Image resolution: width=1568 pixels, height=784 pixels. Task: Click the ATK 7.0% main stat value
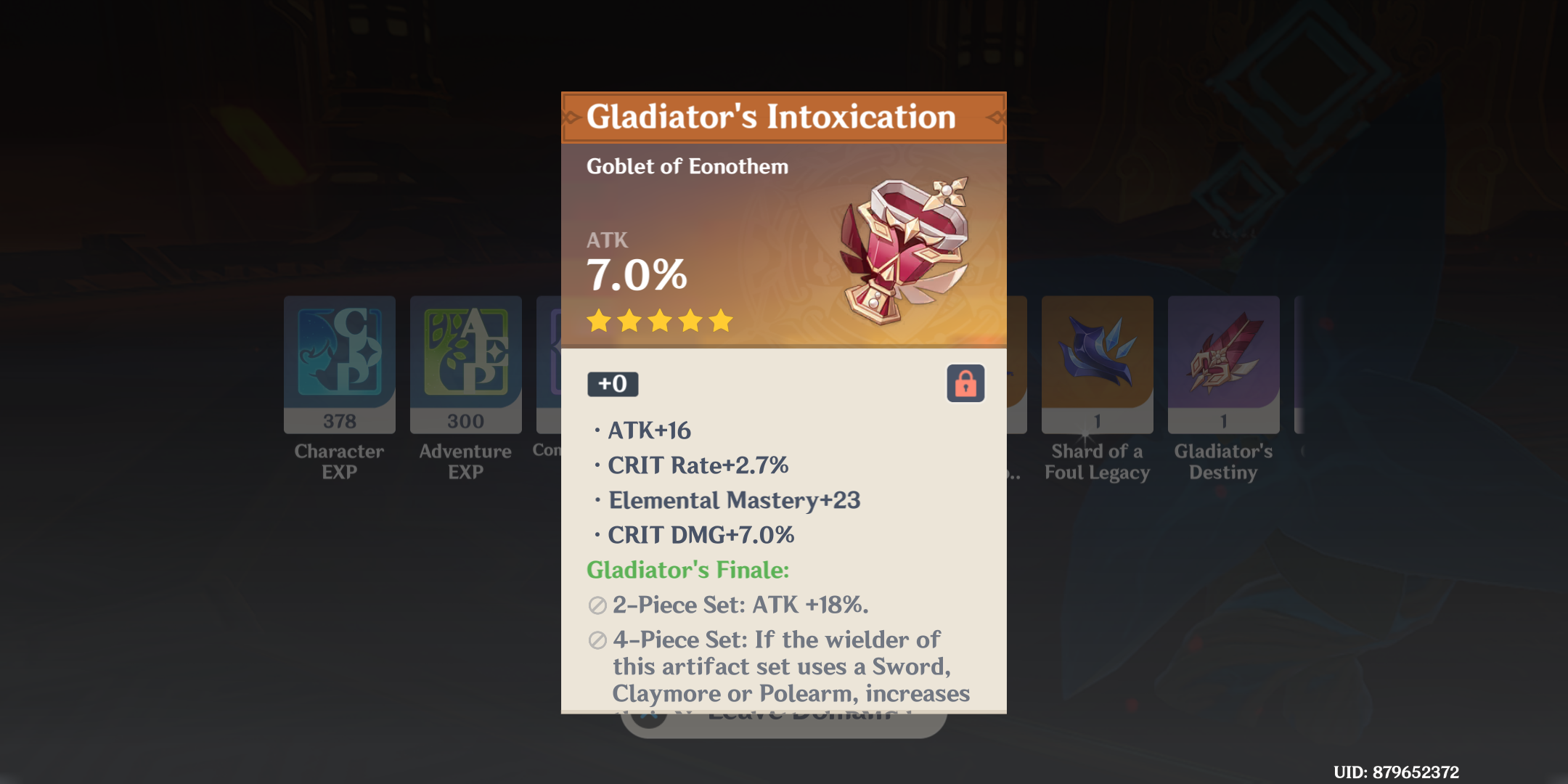point(637,274)
